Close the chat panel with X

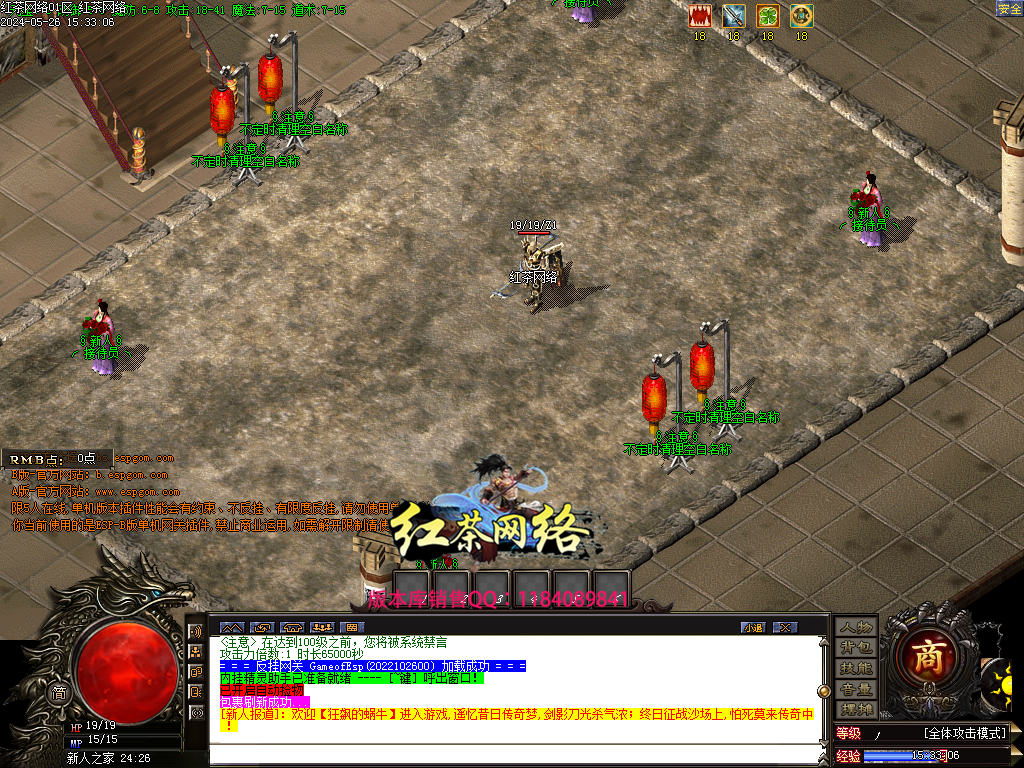click(785, 627)
